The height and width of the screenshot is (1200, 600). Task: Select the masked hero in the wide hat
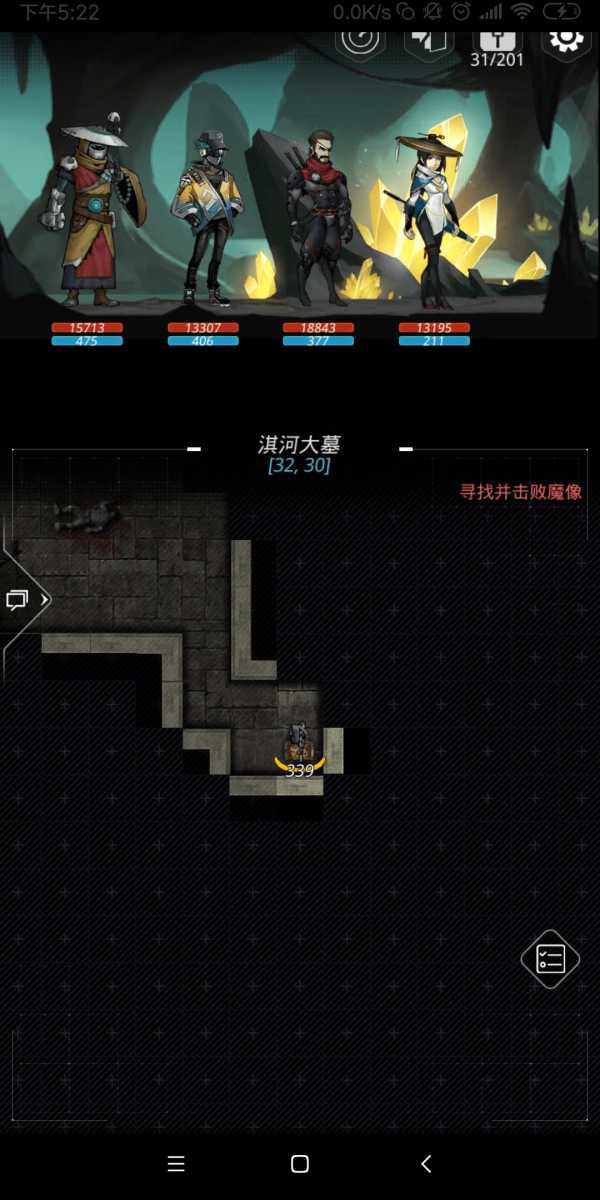pos(89,215)
